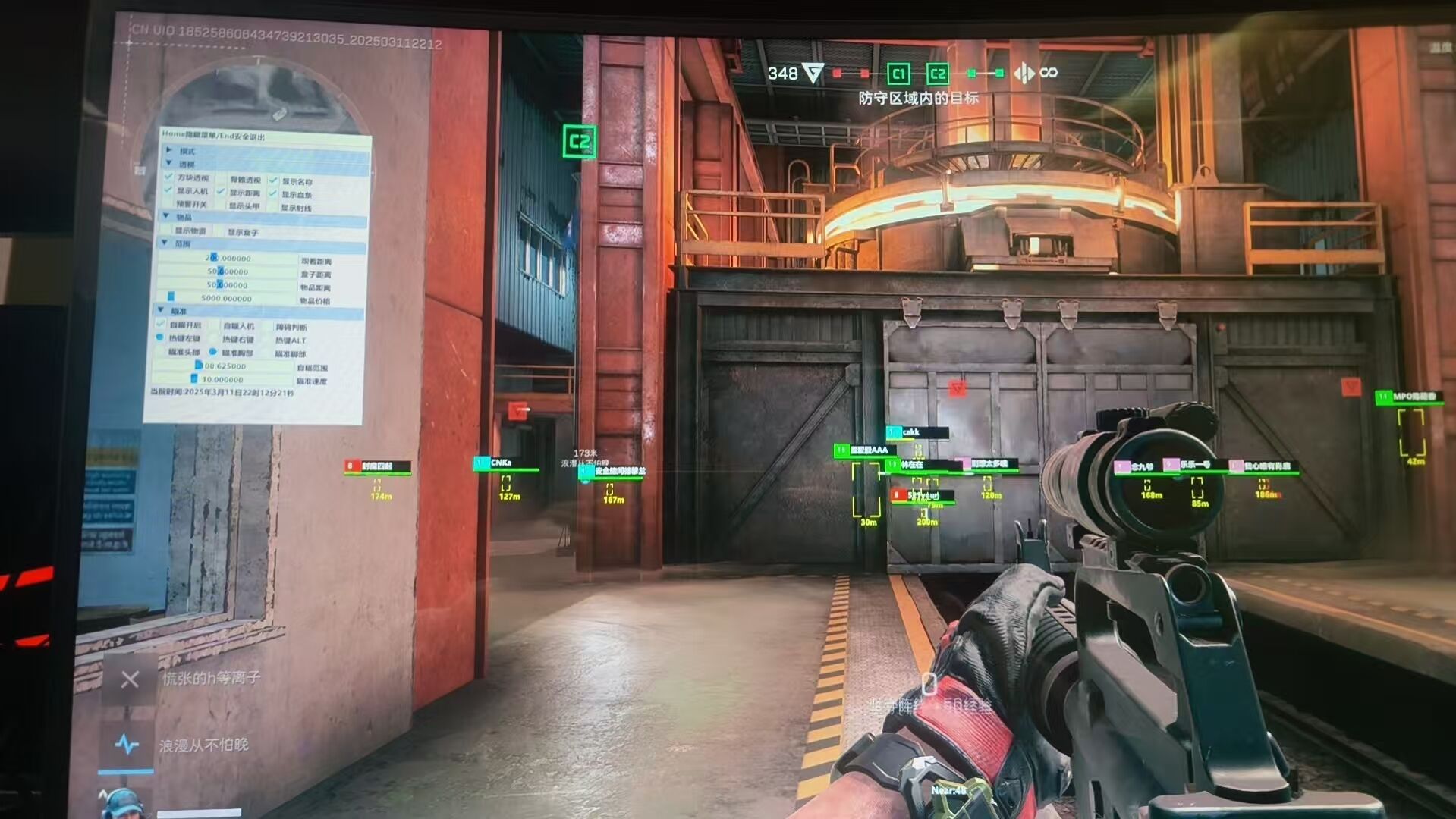
Task: Select the C2 sector in the objective tracker
Action: pos(938,74)
